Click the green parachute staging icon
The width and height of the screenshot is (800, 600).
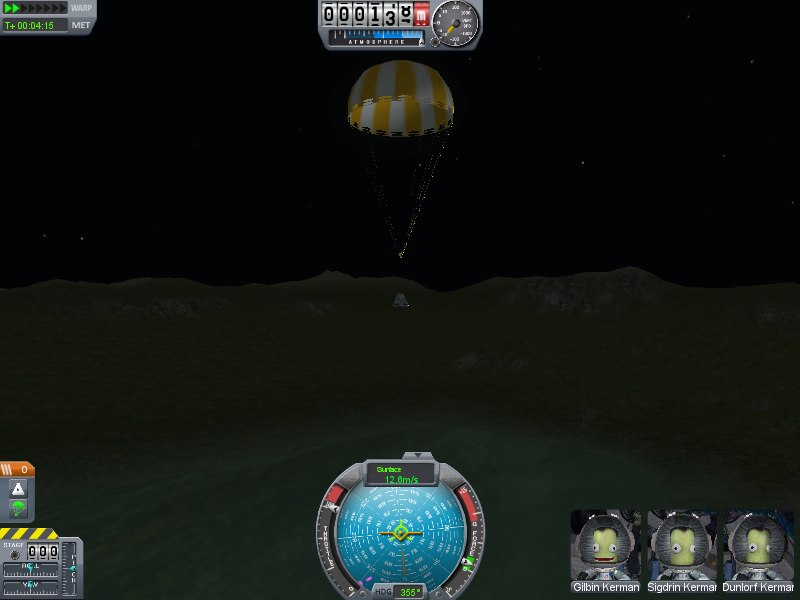18,510
